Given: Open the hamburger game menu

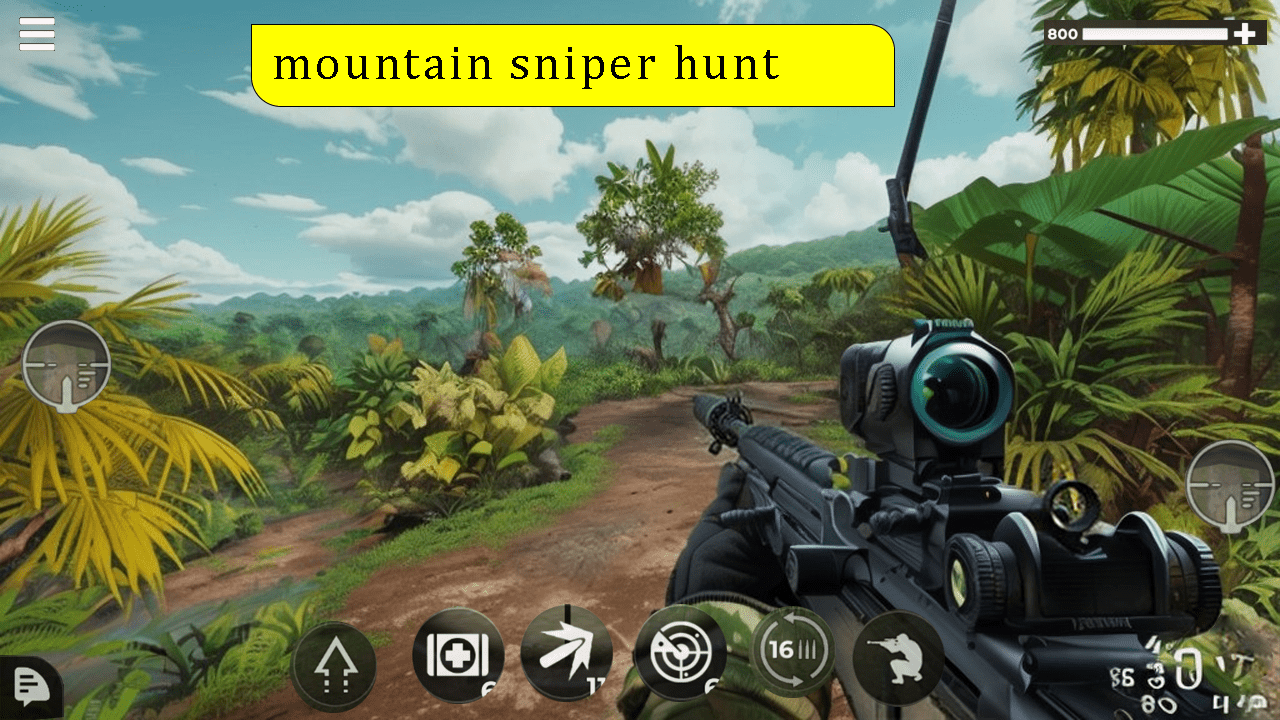Looking at the screenshot, I should (35, 33).
